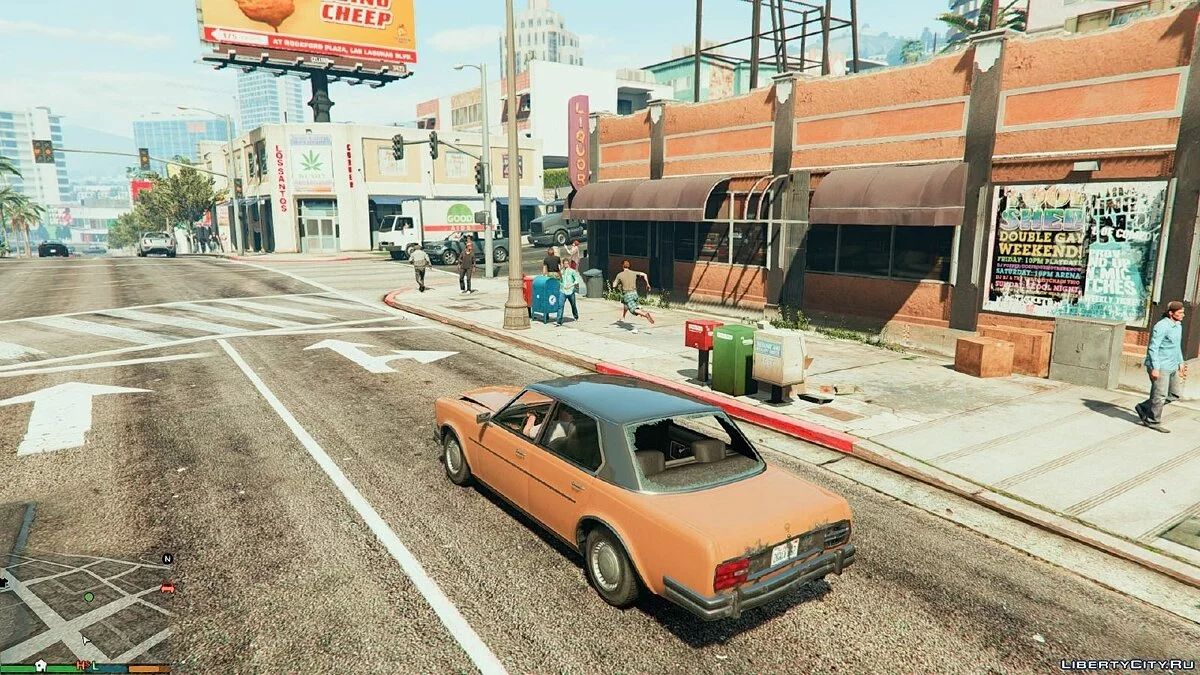
Task: Select the green circle blip on minimap
Action: 88,597
